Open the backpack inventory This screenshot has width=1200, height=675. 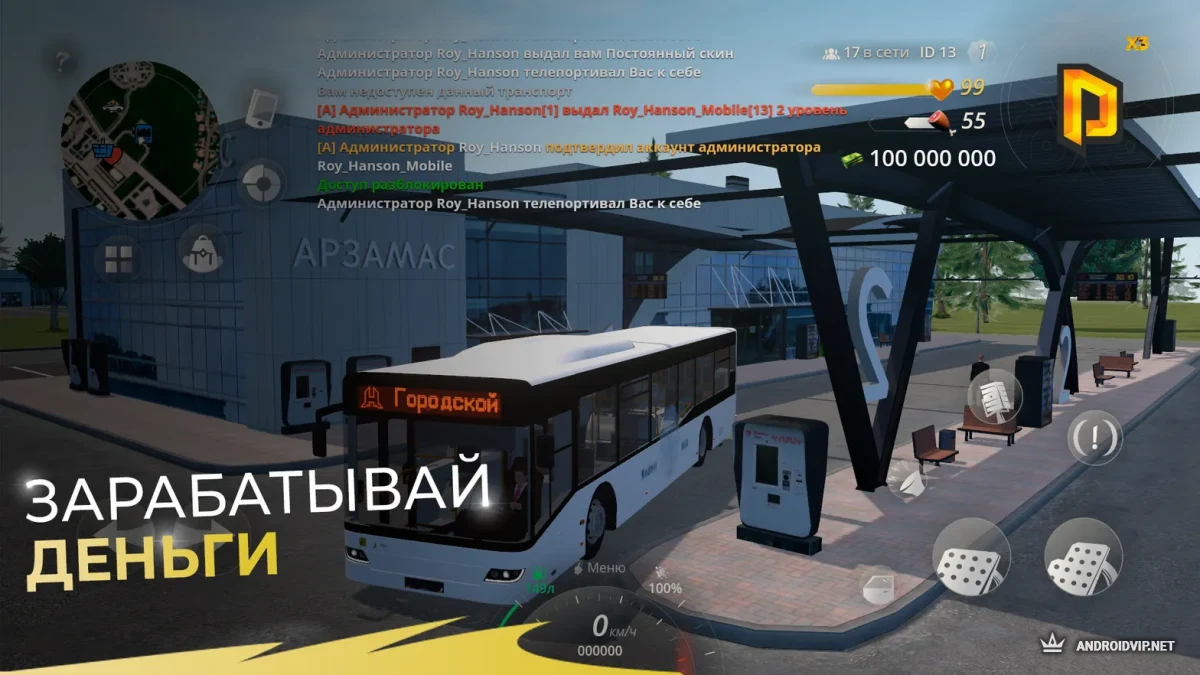pyautogui.click(x=202, y=248)
